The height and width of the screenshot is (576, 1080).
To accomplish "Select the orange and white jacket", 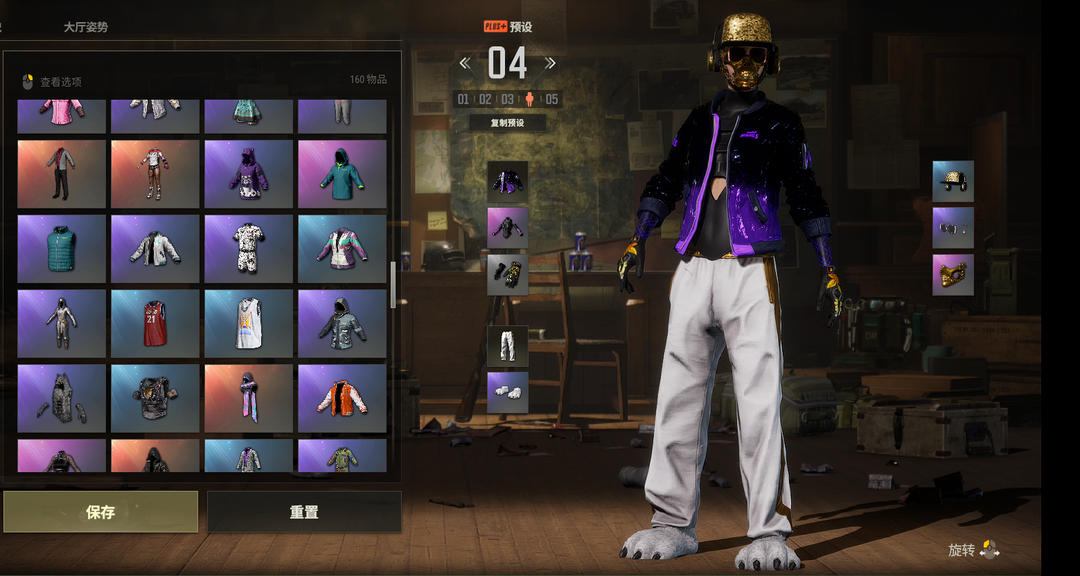I will [x=342, y=398].
